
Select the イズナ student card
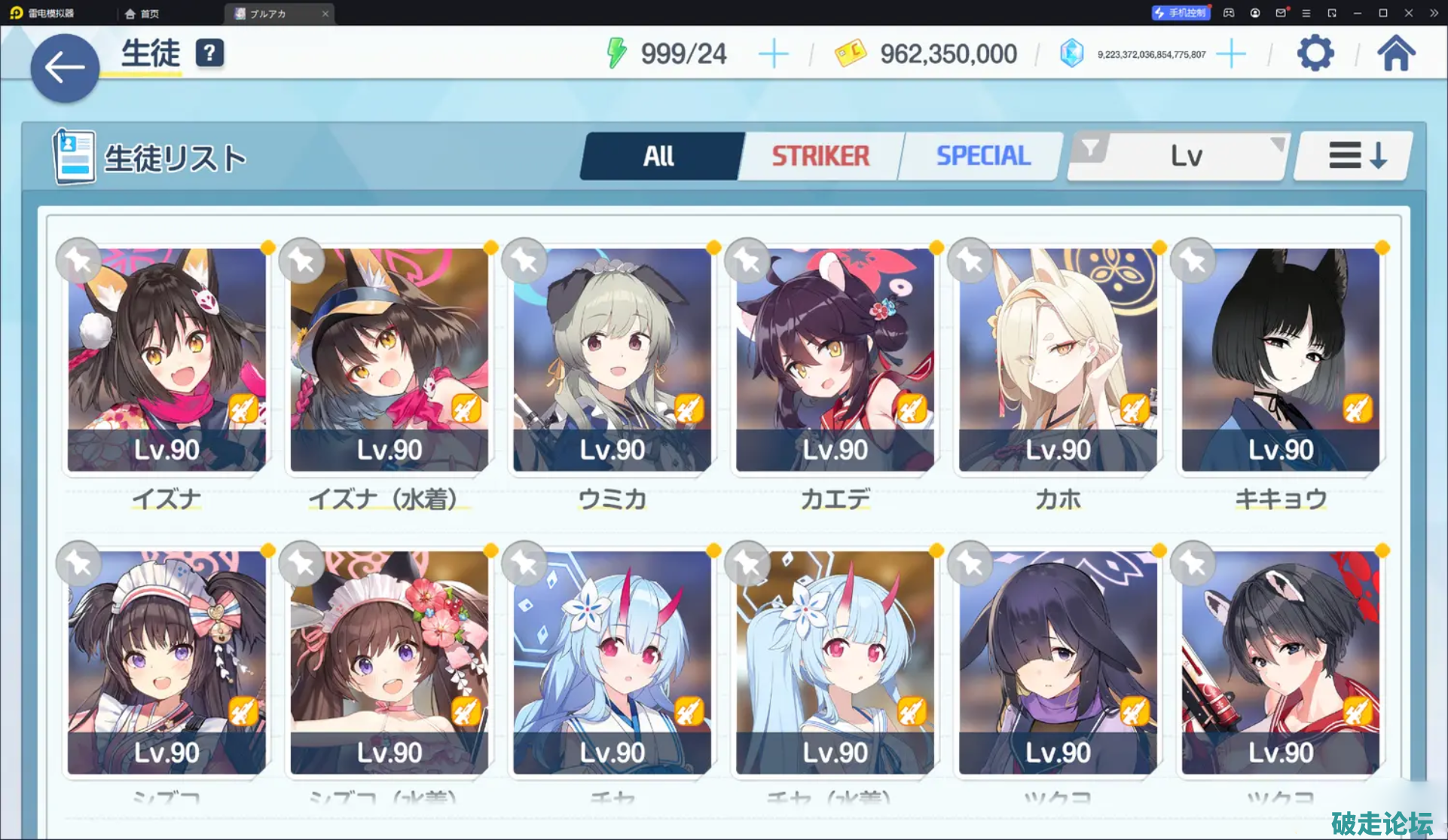click(x=166, y=360)
